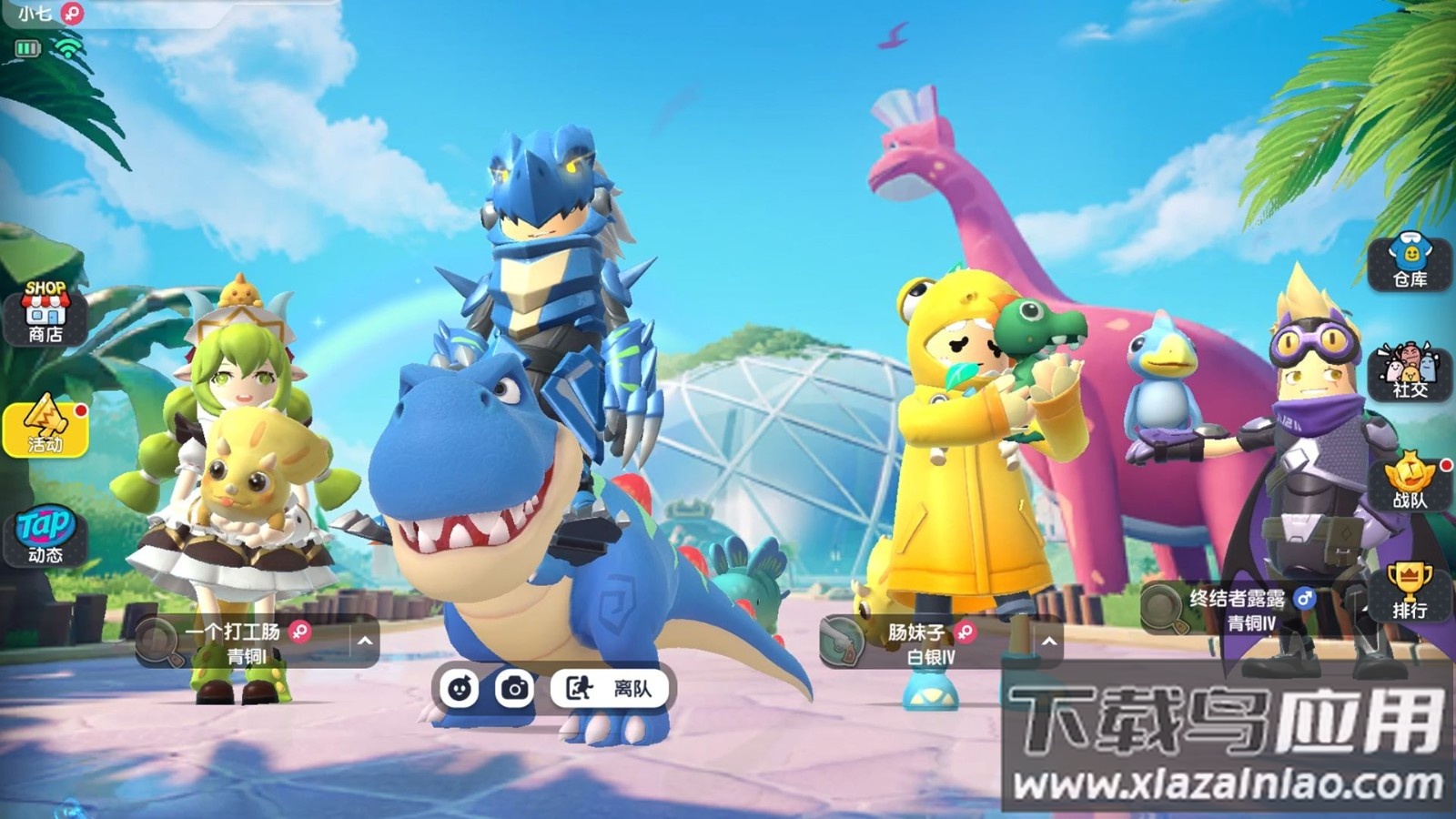
Task: Open the 商店 shop menu
Action: [x=45, y=313]
